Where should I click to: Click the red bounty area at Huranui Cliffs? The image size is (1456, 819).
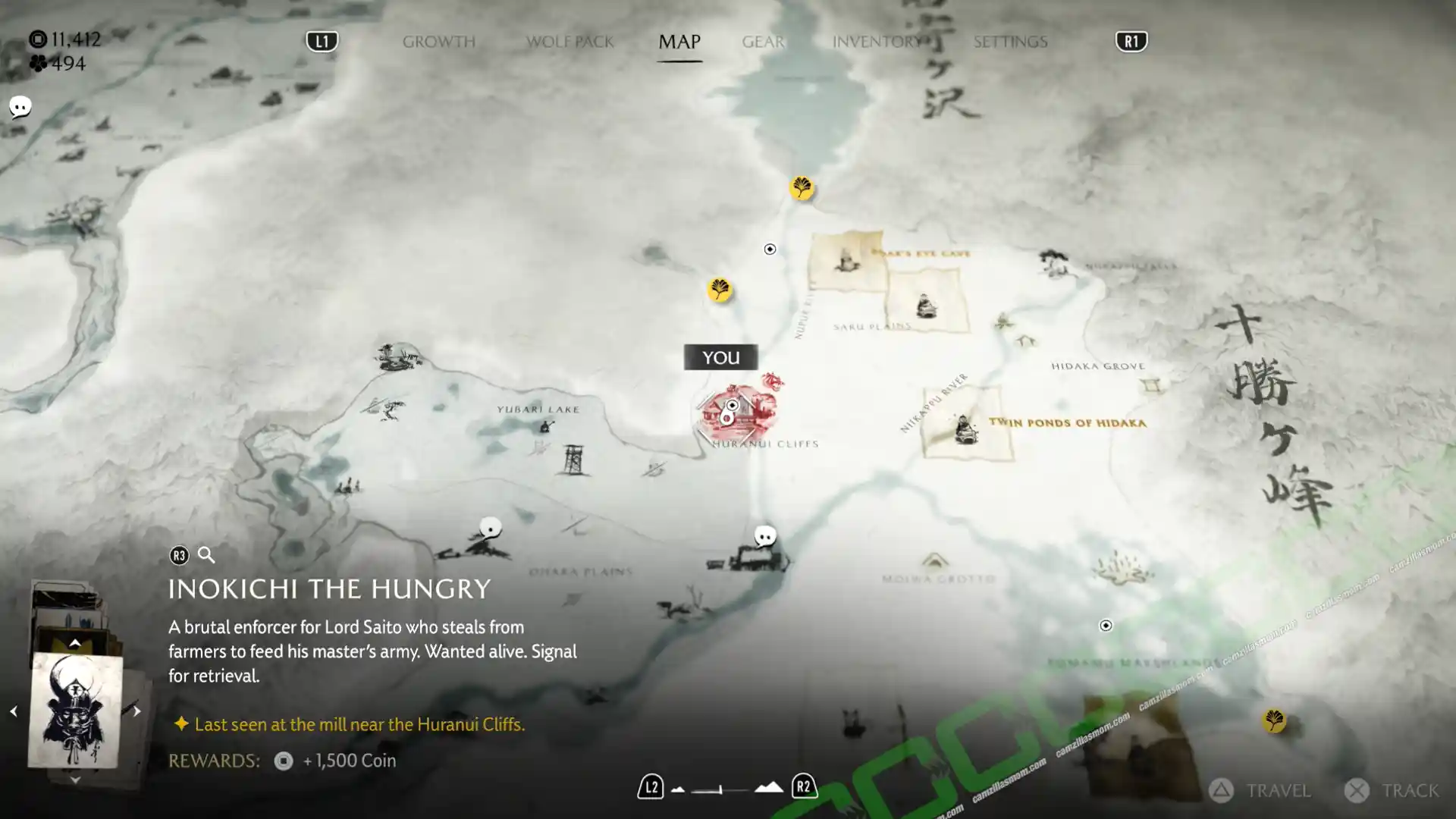point(737,413)
